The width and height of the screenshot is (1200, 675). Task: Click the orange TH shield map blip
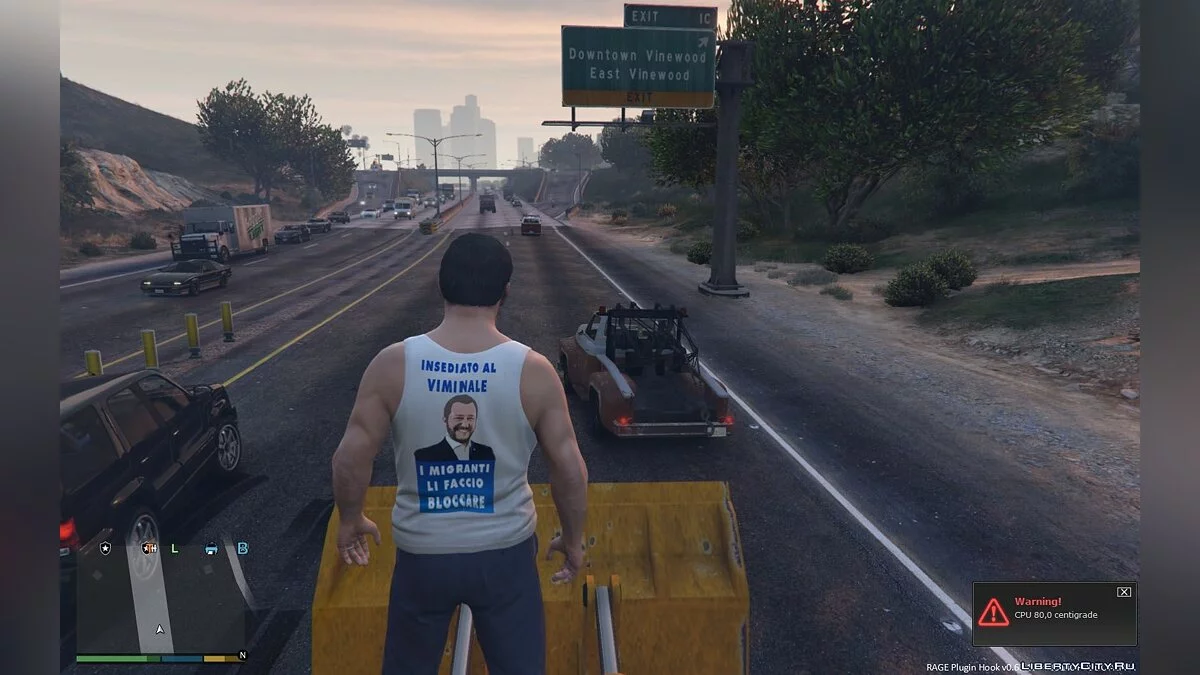pyautogui.click(x=149, y=548)
